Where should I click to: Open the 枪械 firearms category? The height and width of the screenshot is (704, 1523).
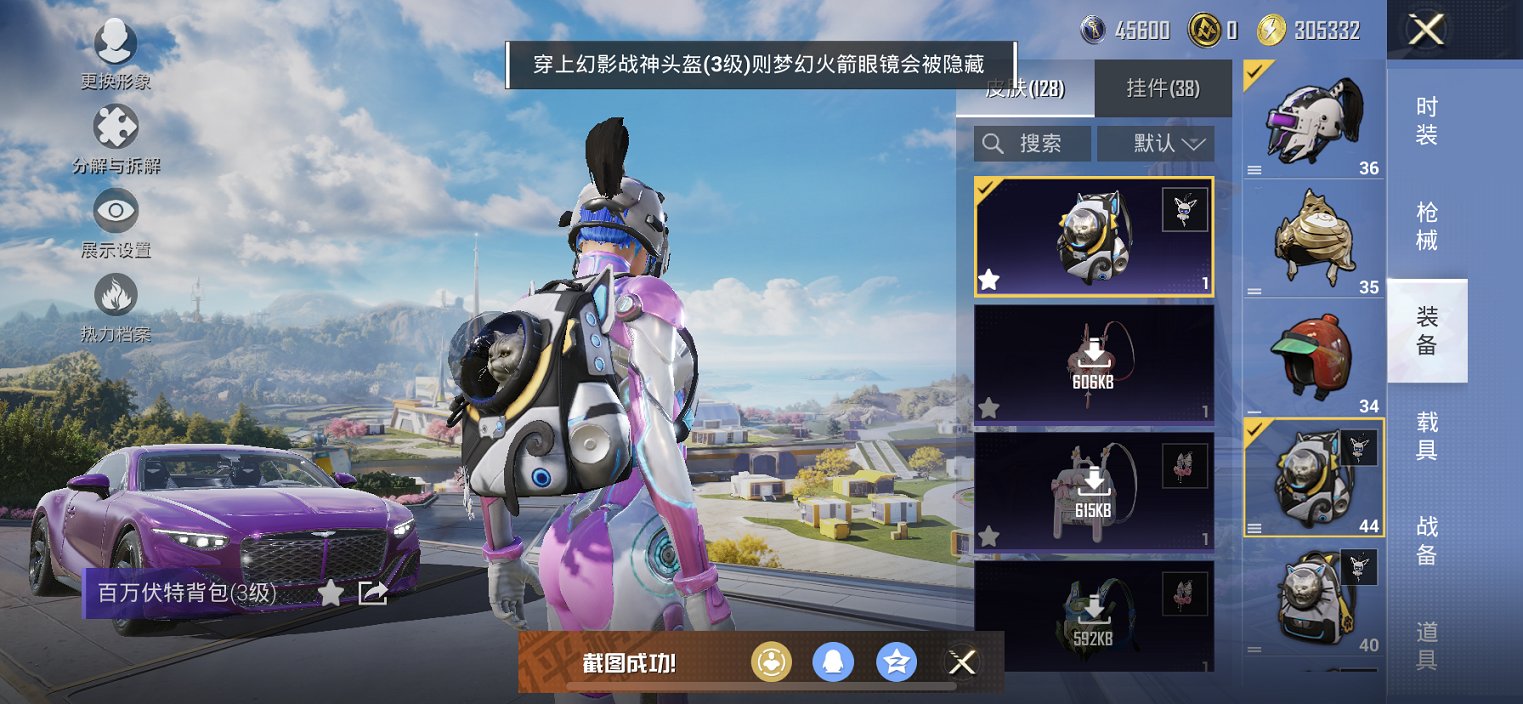point(1427,226)
